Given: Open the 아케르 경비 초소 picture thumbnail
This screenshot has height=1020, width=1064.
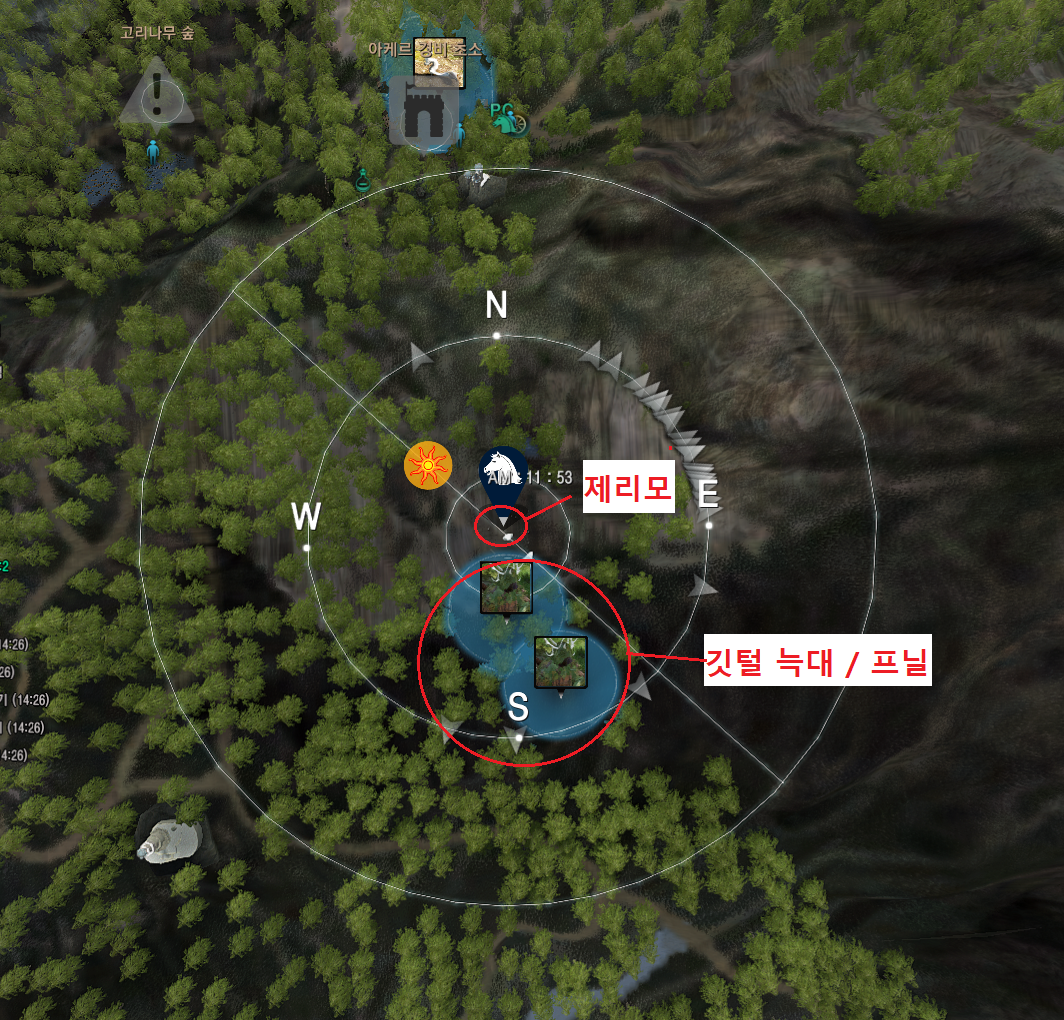Looking at the screenshot, I should (439, 62).
